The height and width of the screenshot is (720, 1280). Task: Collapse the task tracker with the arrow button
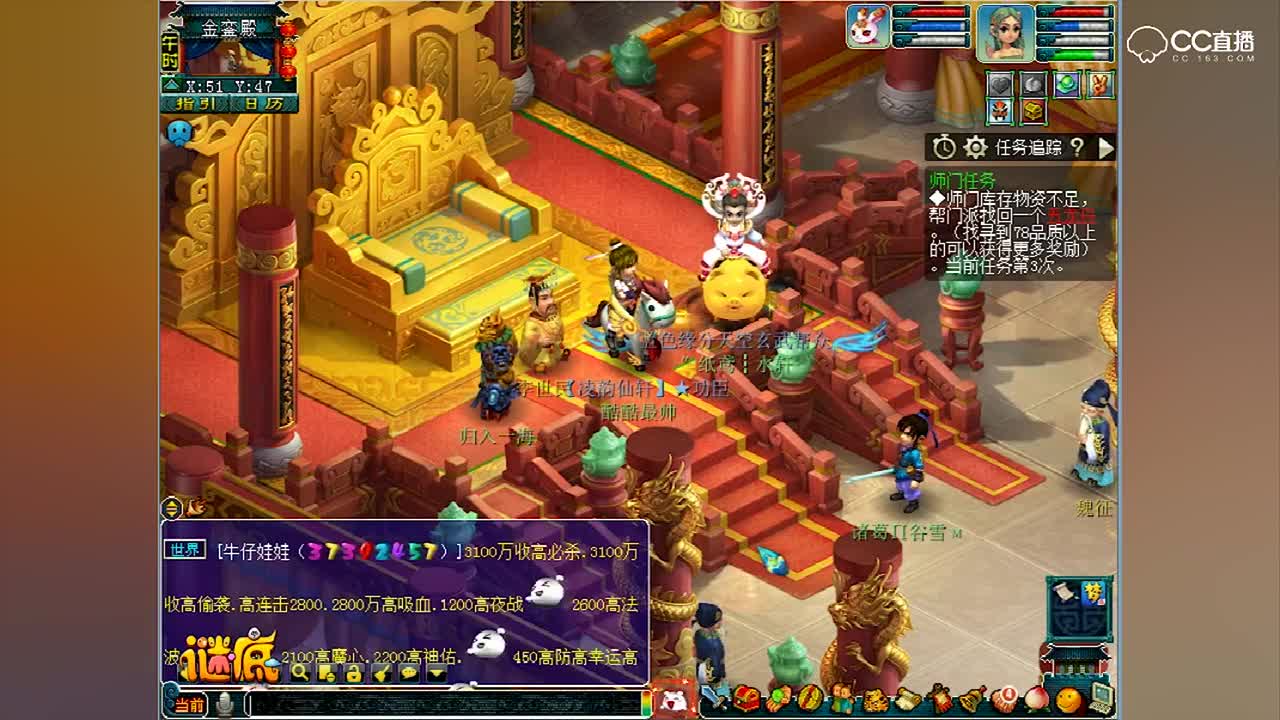pos(1106,148)
